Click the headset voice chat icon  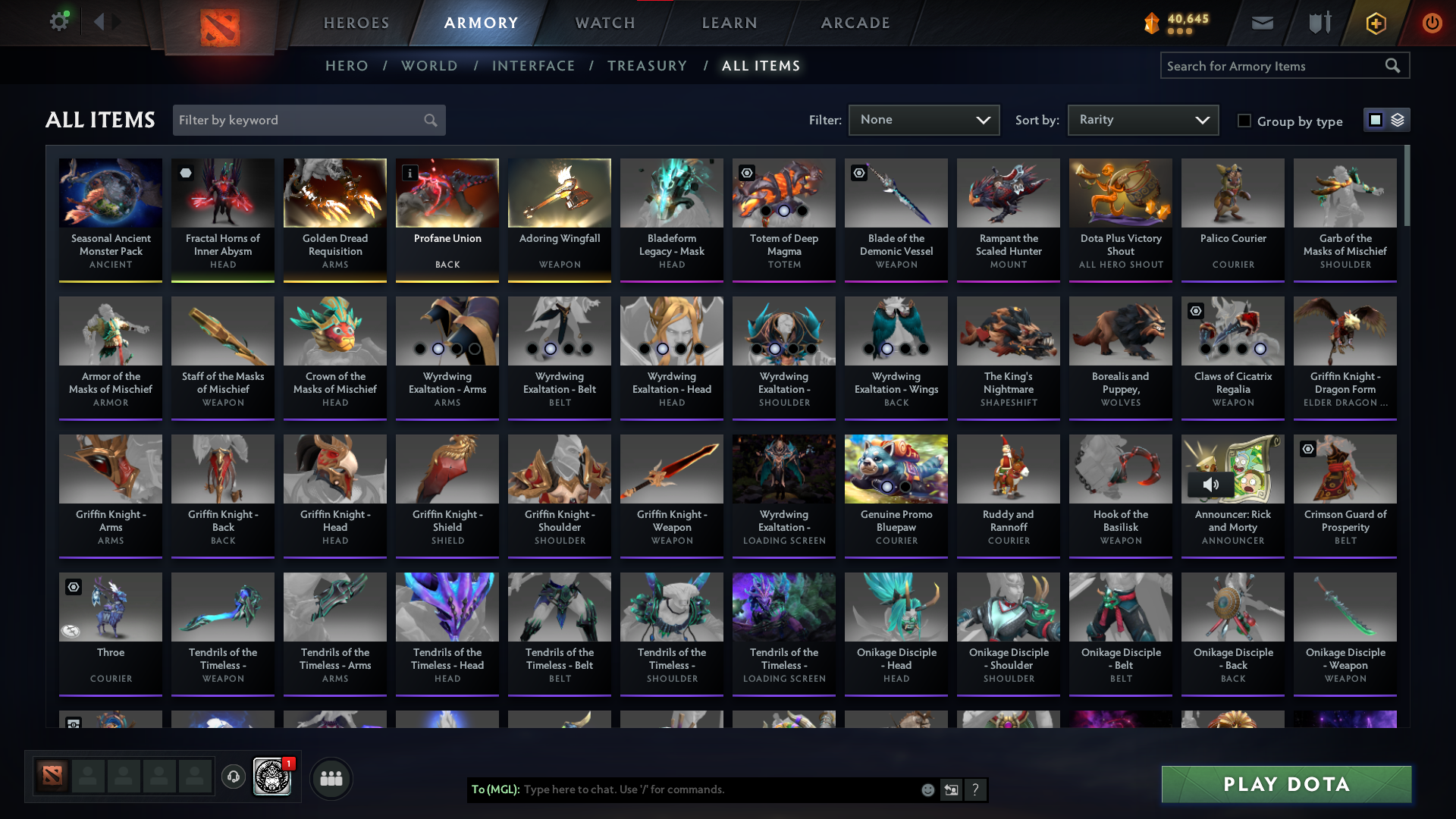(234, 777)
